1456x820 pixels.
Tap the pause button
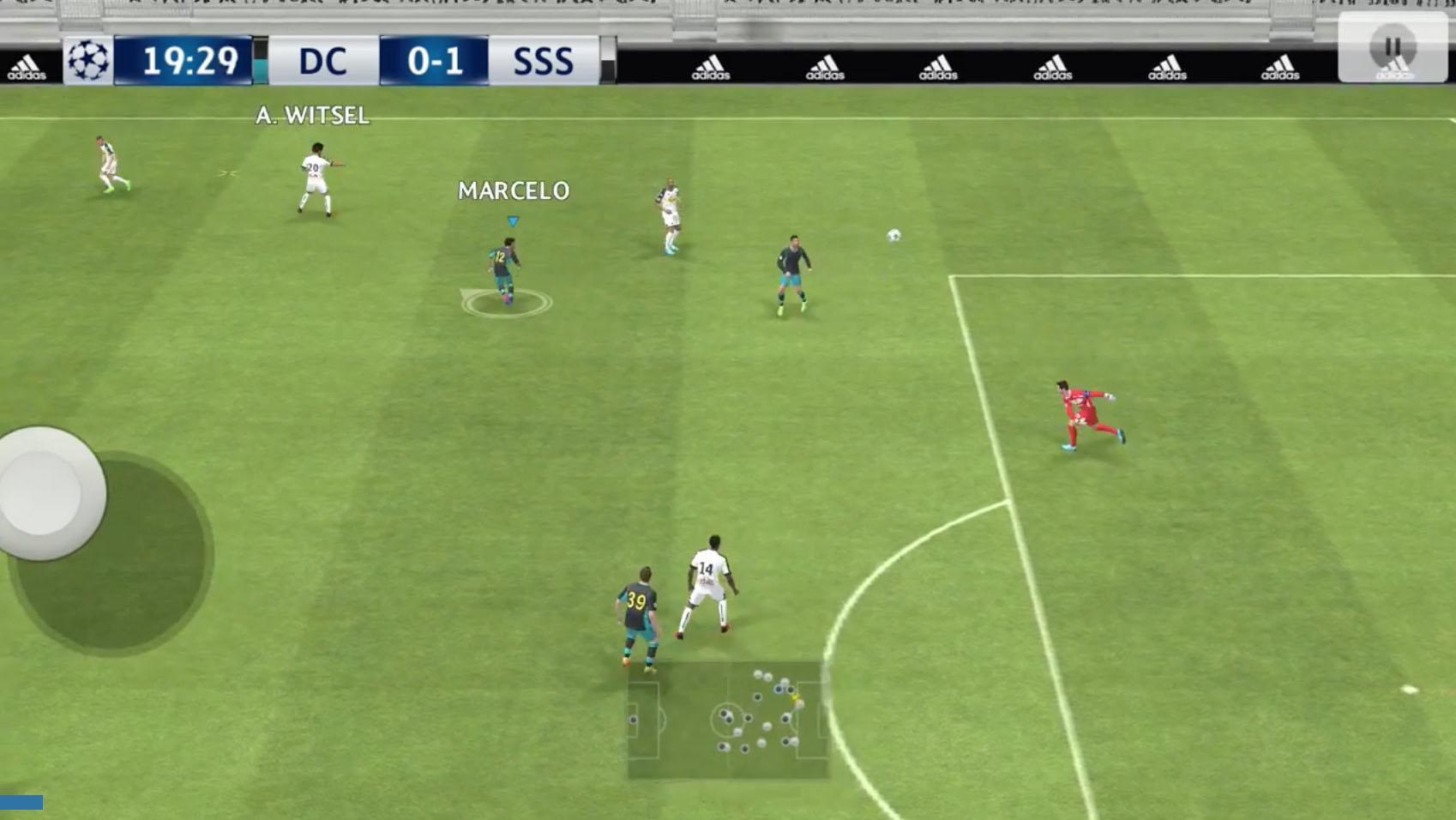(x=1393, y=44)
